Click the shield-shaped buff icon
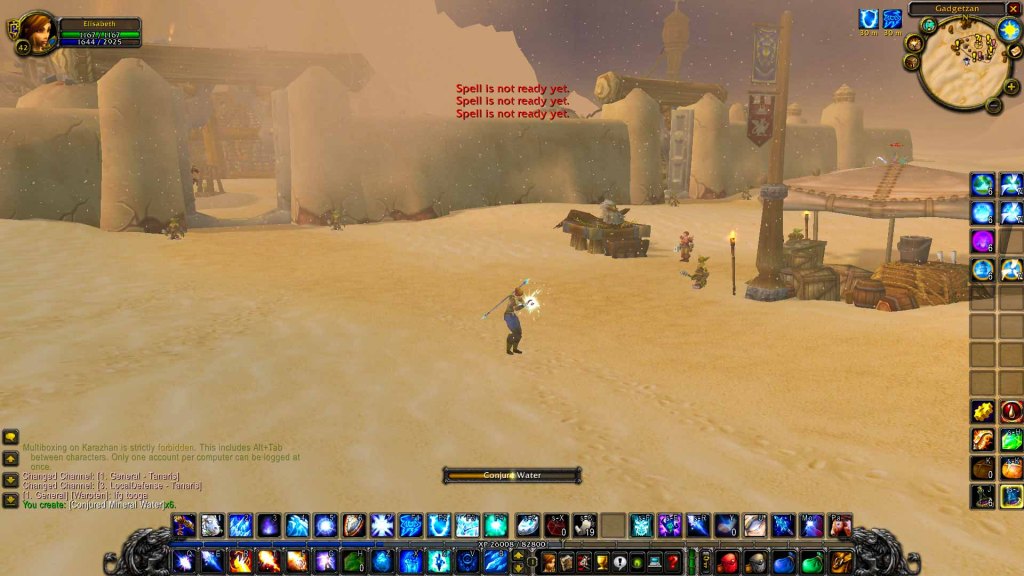The image size is (1024, 576). pos(868,19)
